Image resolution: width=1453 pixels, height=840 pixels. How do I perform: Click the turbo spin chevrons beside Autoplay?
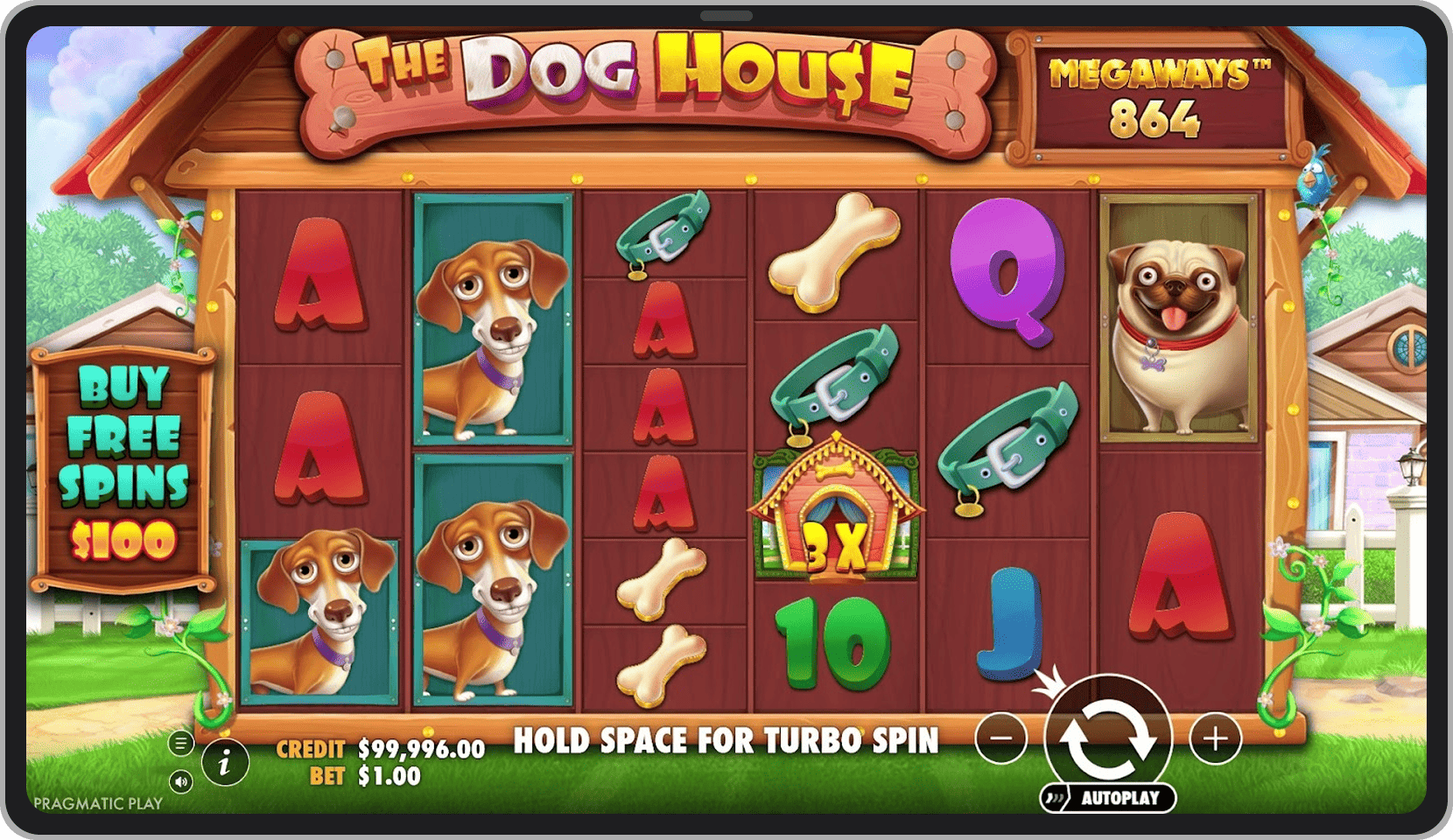pyautogui.click(x=1056, y=798)
